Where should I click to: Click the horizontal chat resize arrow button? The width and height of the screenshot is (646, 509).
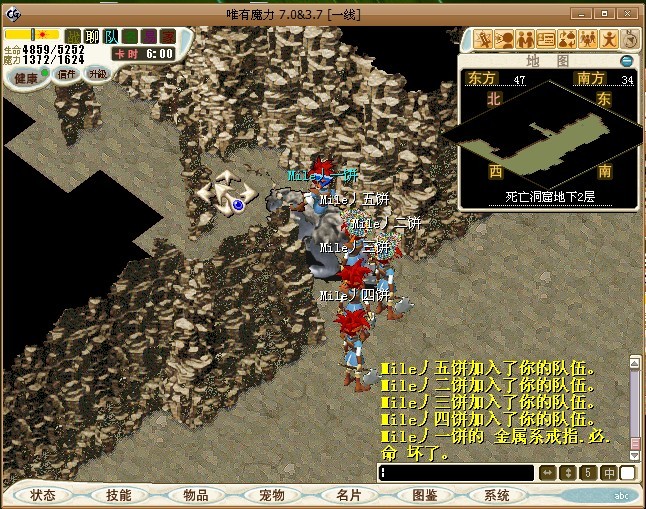(548, 473)
